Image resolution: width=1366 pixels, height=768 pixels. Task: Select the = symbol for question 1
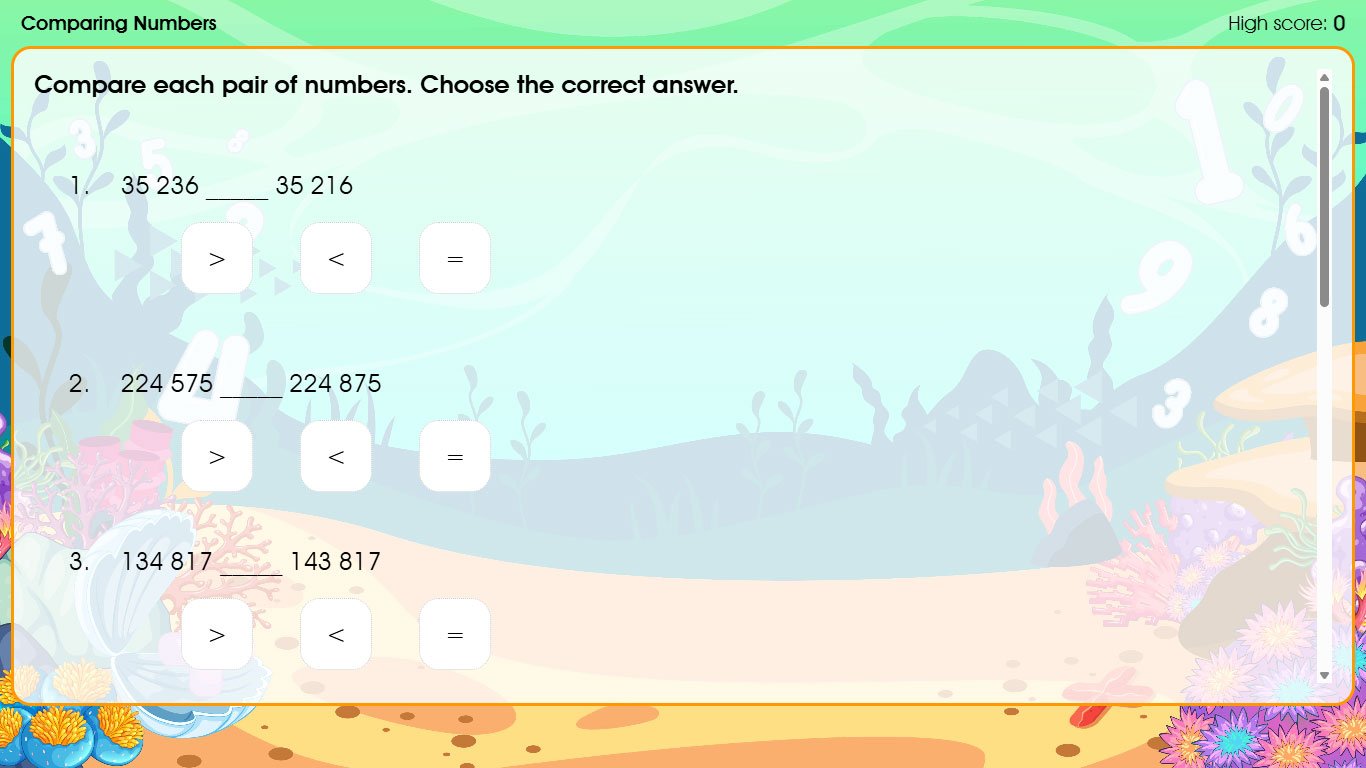pos(455,258)
